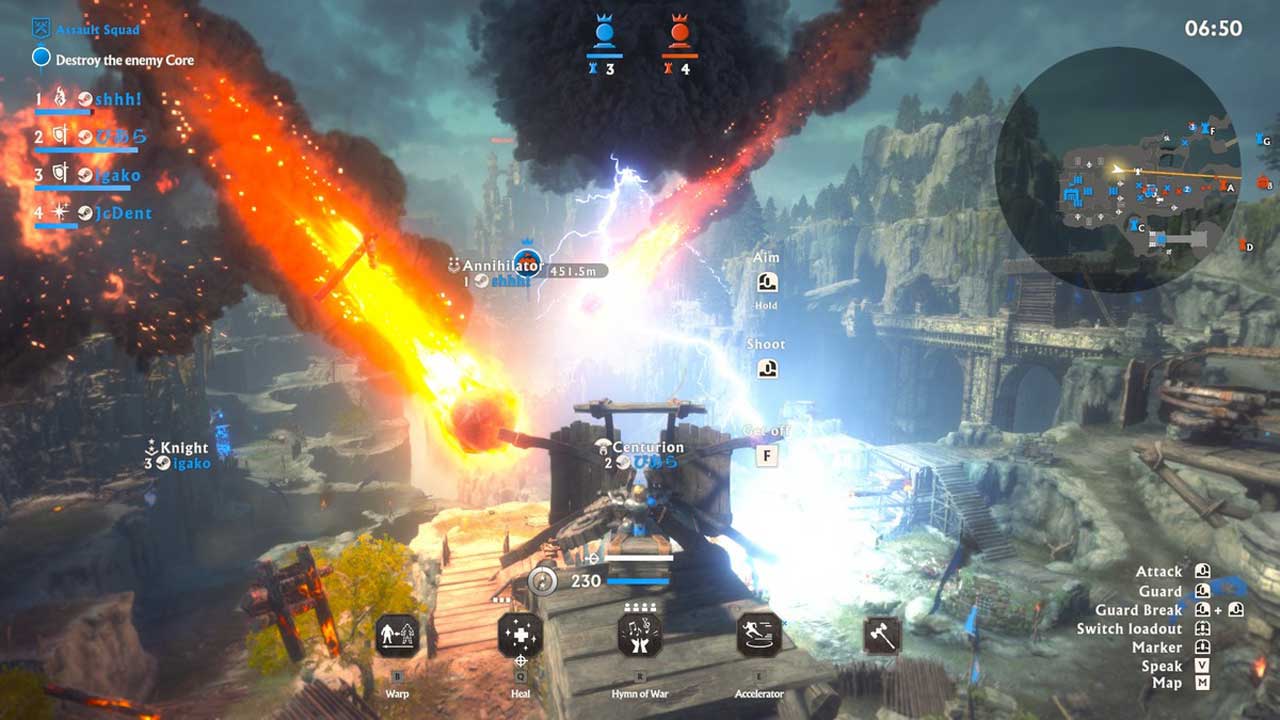1280x720 pixels.
Task: Trigger the Hymn of War skill
Action: point(640,635)
